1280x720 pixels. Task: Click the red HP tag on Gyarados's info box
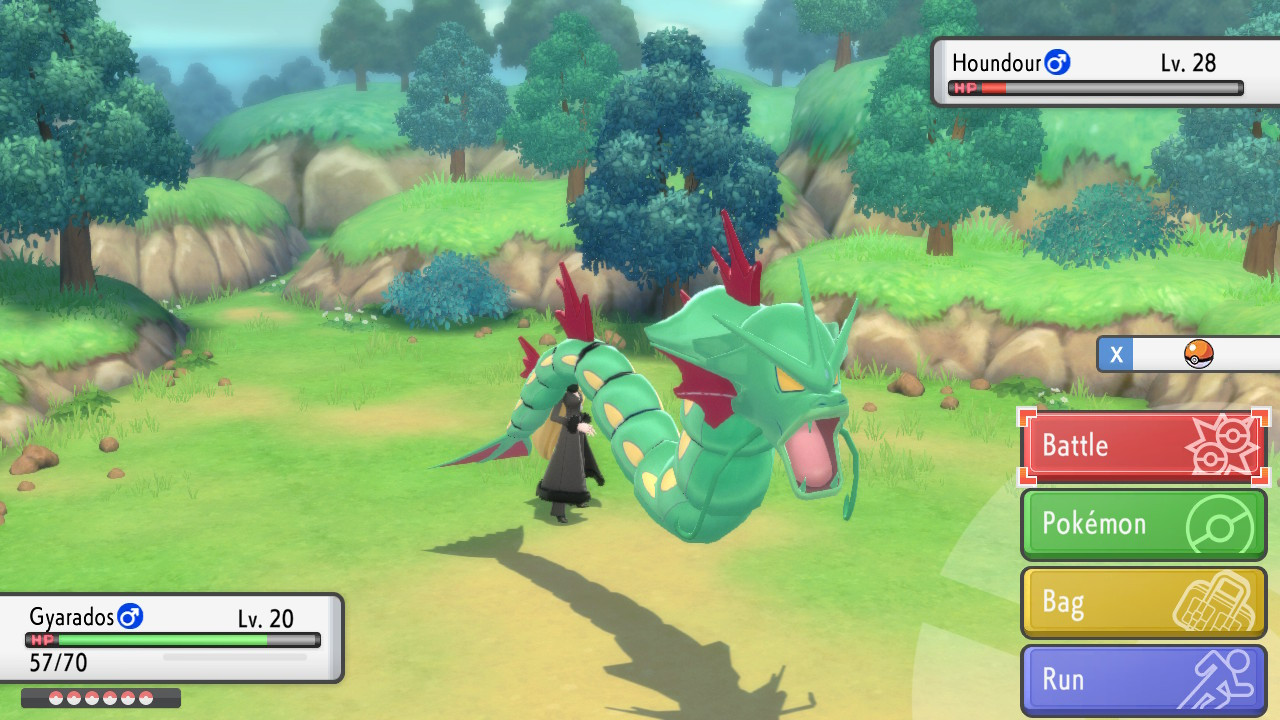click(41, 640)
